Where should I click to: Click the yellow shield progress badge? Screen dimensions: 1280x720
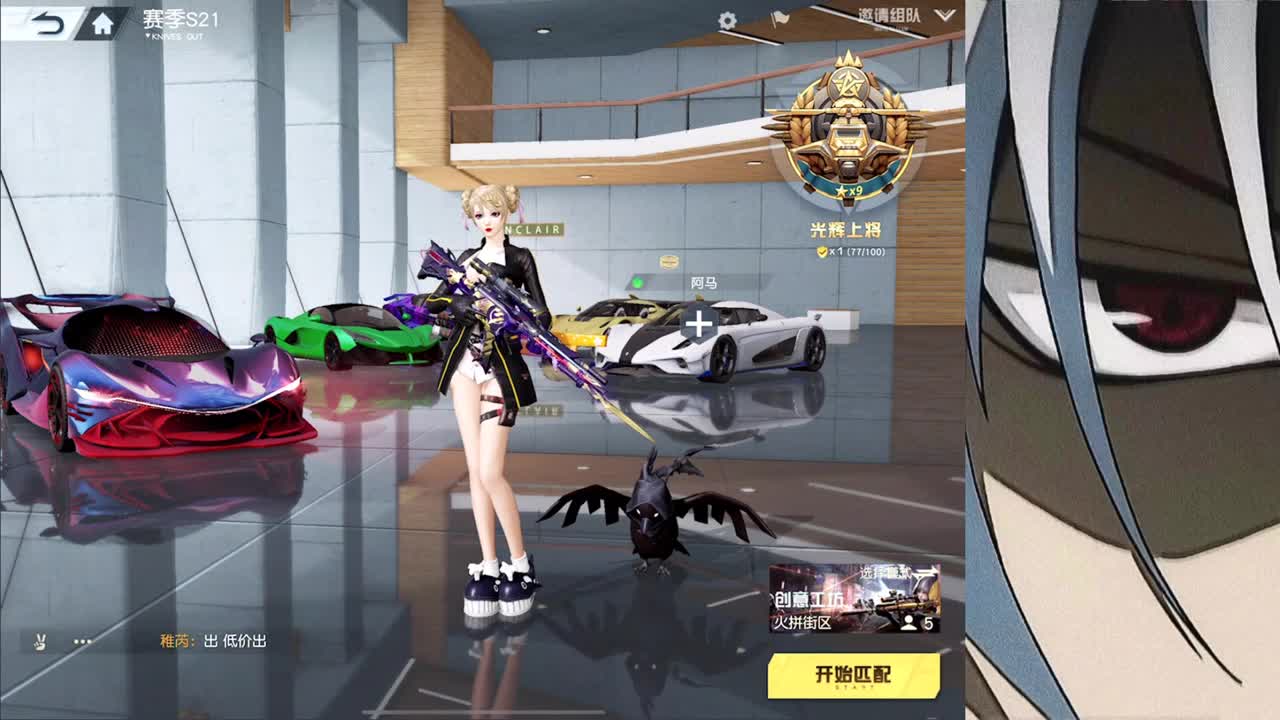click(822, 252)
